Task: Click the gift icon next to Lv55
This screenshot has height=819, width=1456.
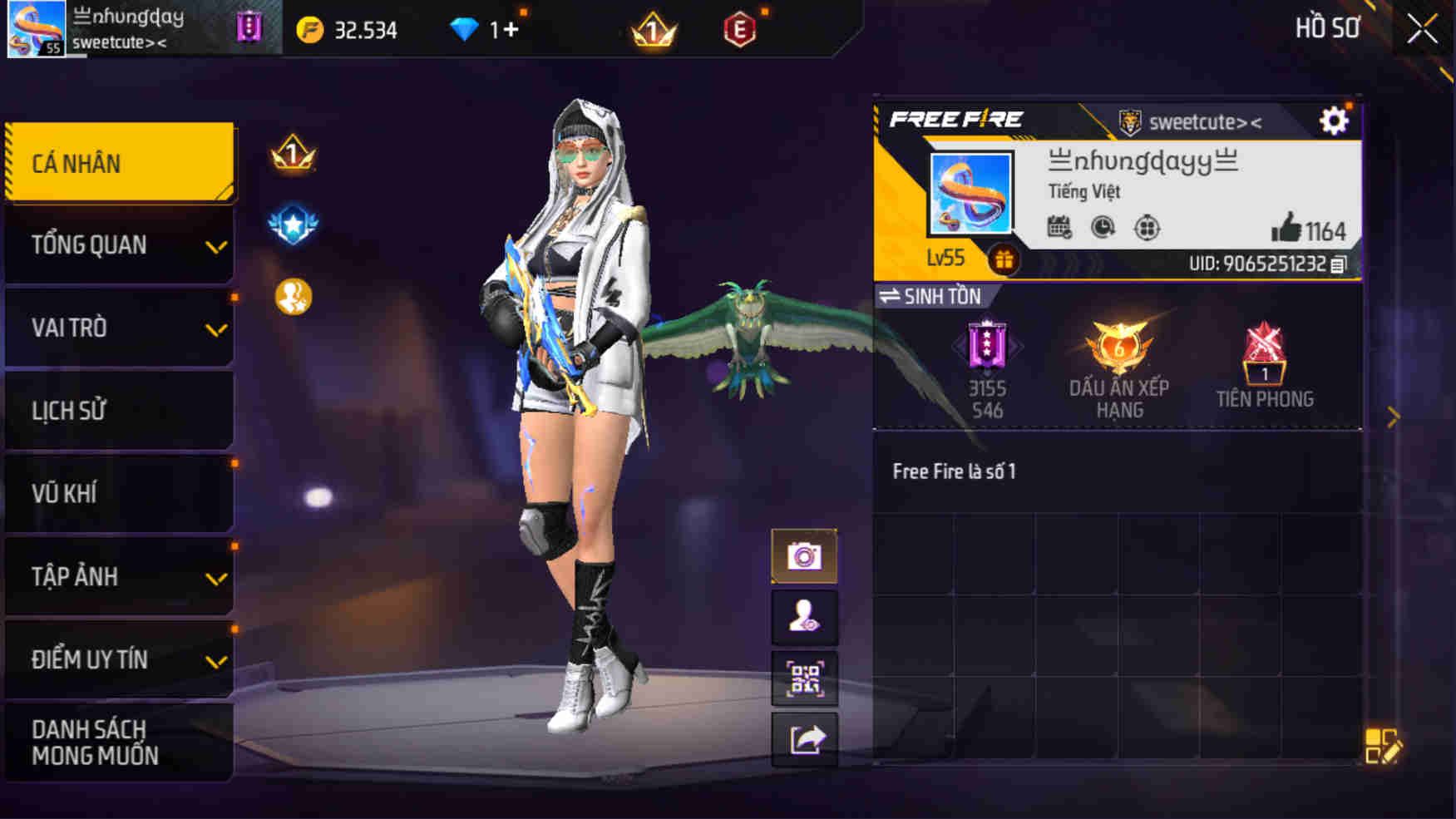Action: click(x=1005, y=259)
